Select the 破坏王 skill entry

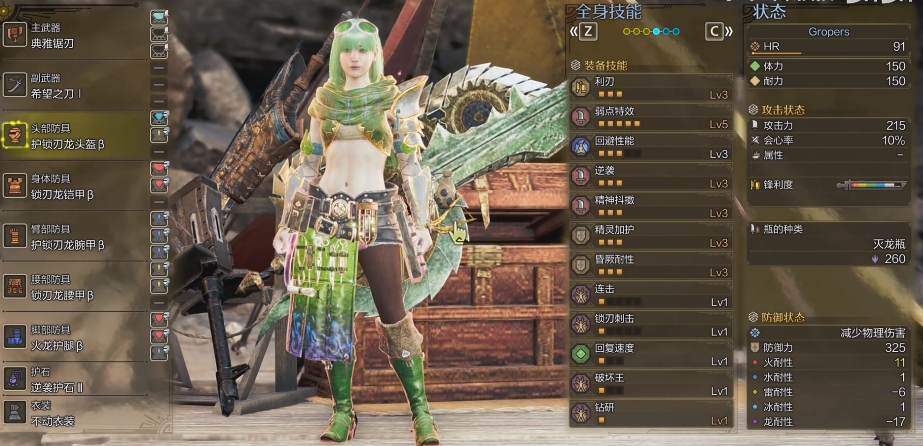[650, 383]
